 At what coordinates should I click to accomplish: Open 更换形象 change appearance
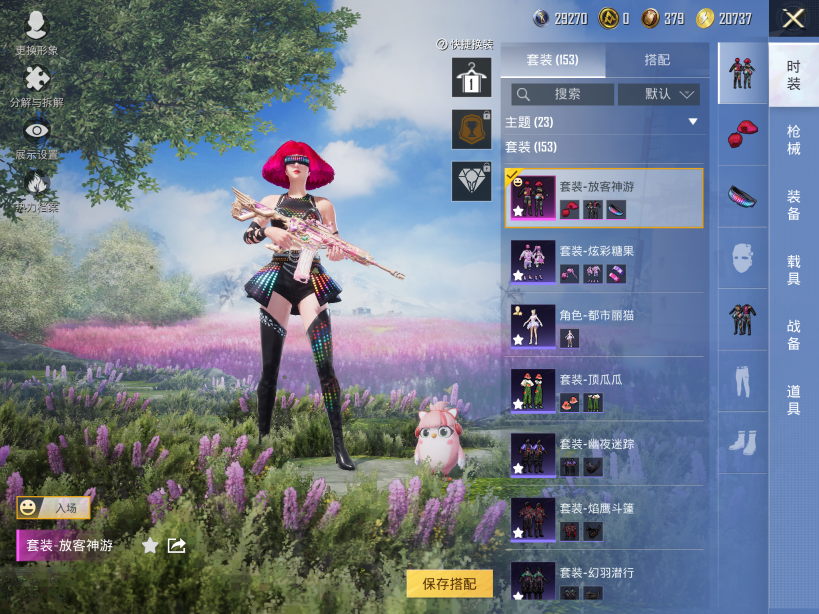tap(36, 32)
